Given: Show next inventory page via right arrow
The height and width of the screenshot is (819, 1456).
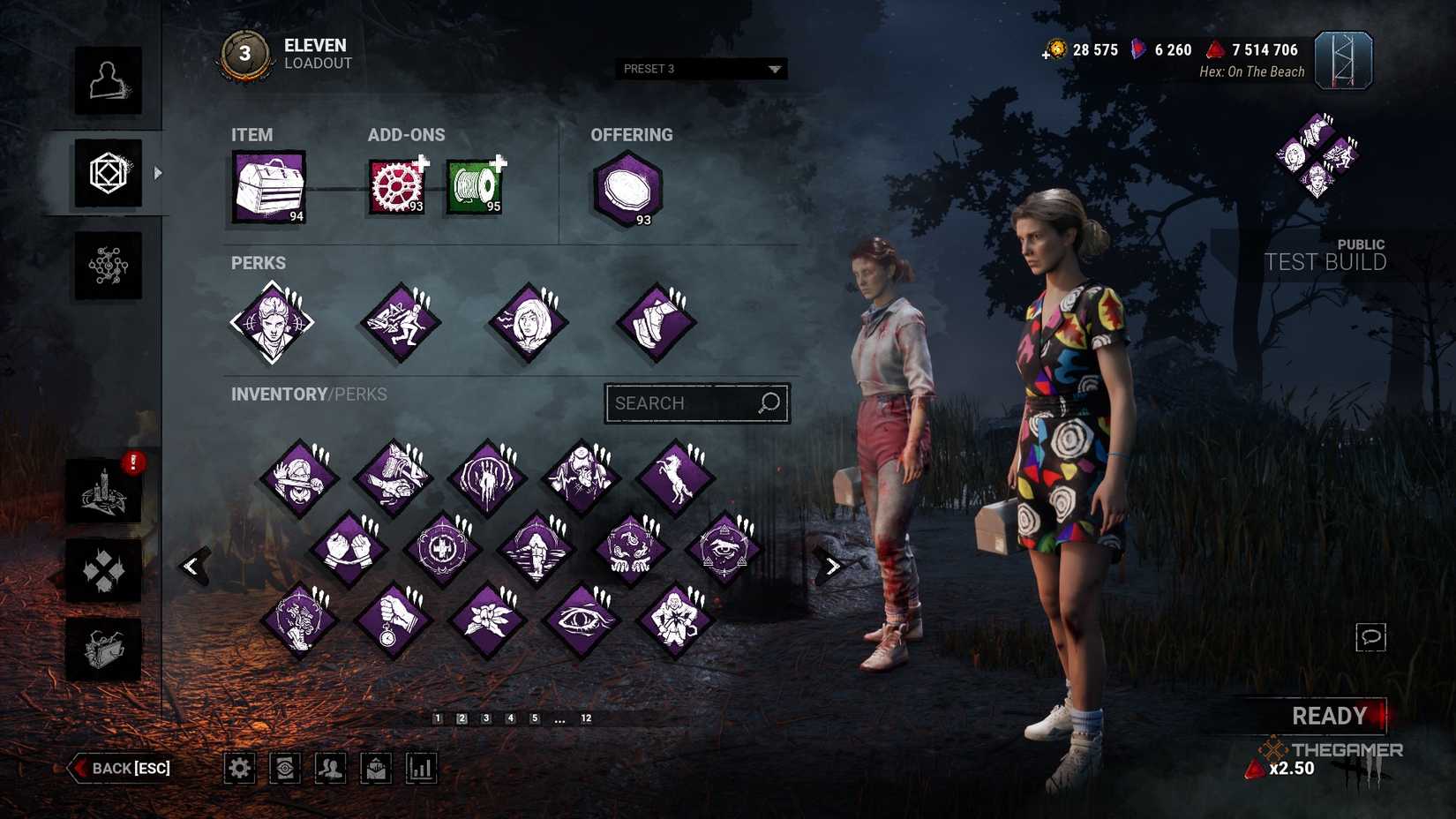Looking at the screenshot, I should point(830,565).
